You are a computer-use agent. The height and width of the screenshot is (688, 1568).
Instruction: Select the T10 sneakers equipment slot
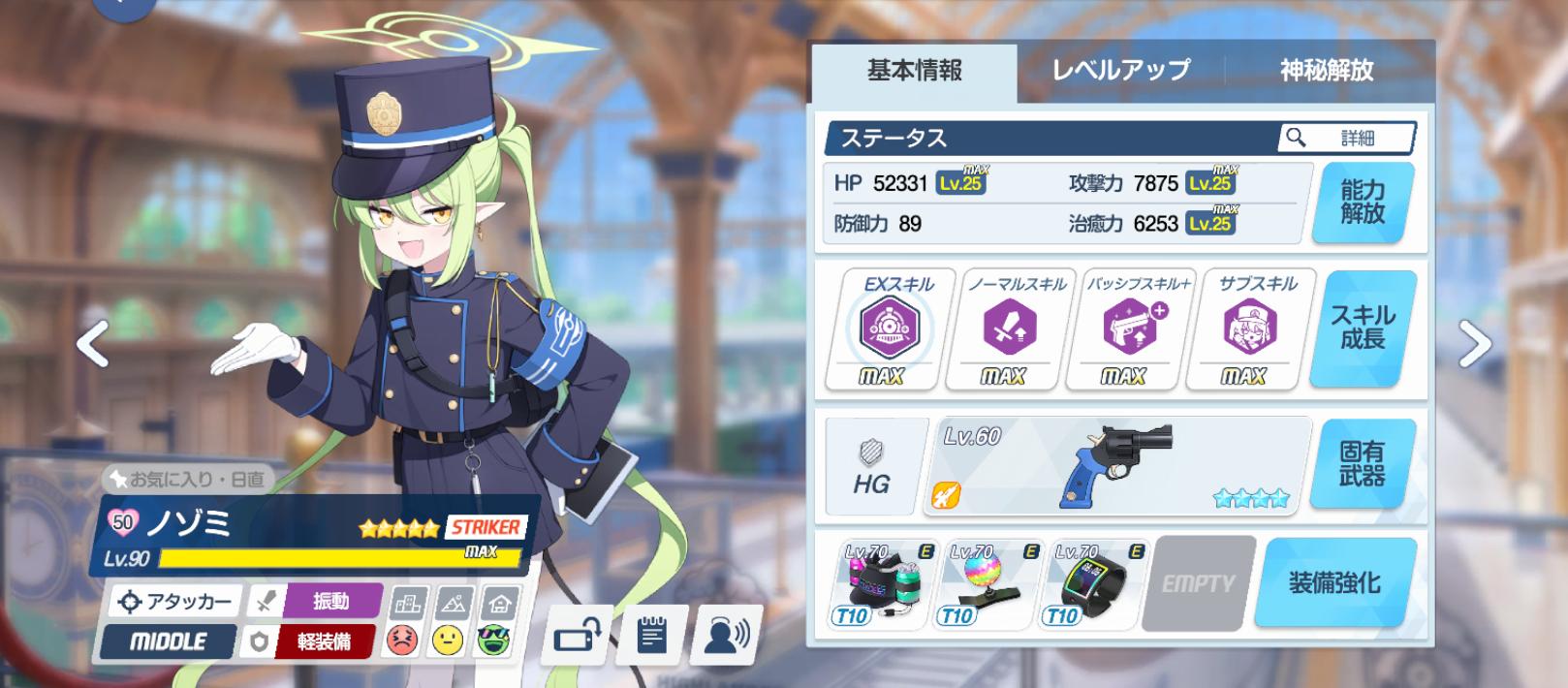(x=883, y=583)
